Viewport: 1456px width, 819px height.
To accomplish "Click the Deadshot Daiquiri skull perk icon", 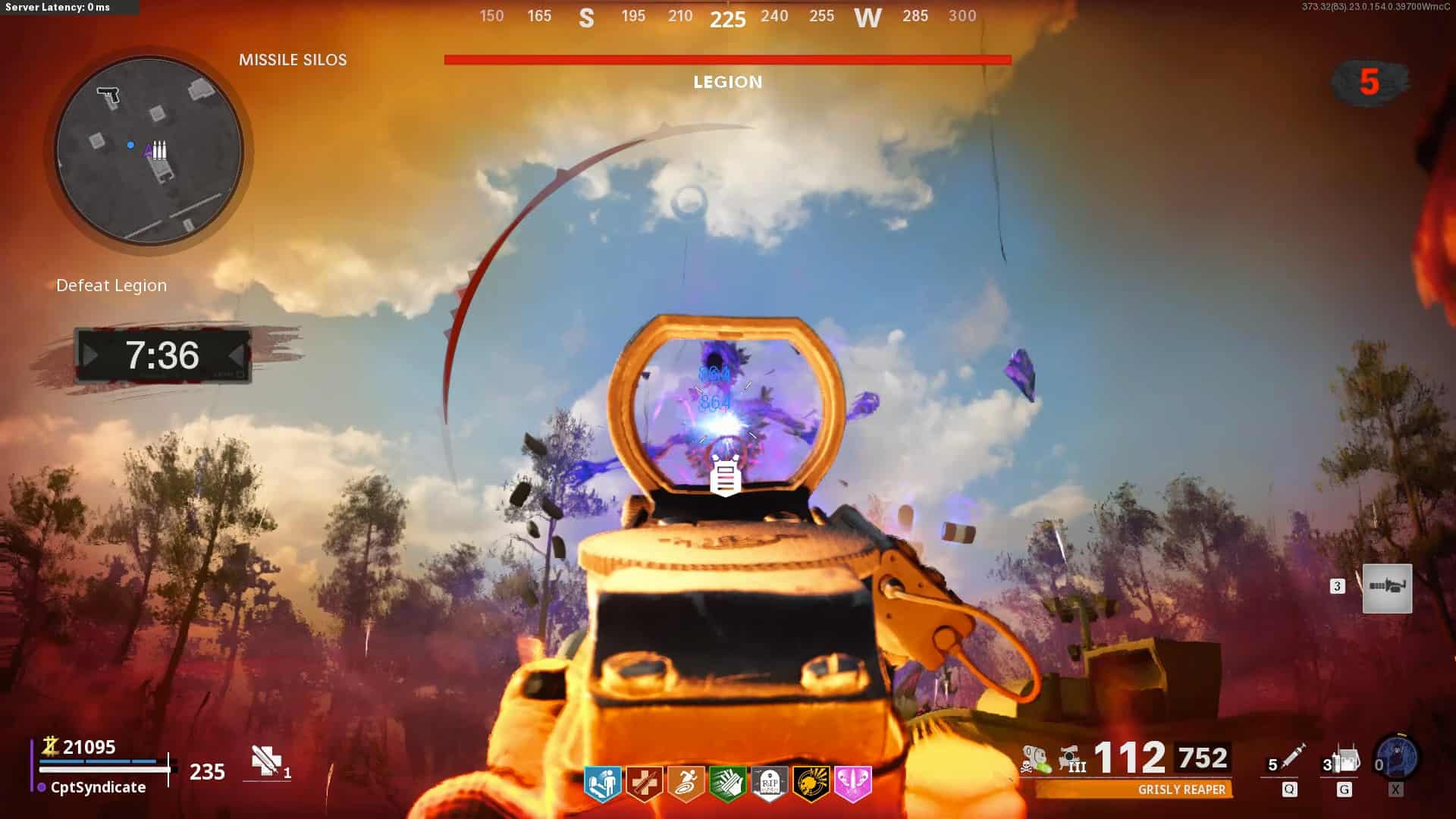I will pyautogui.click(x=811, y=783).
